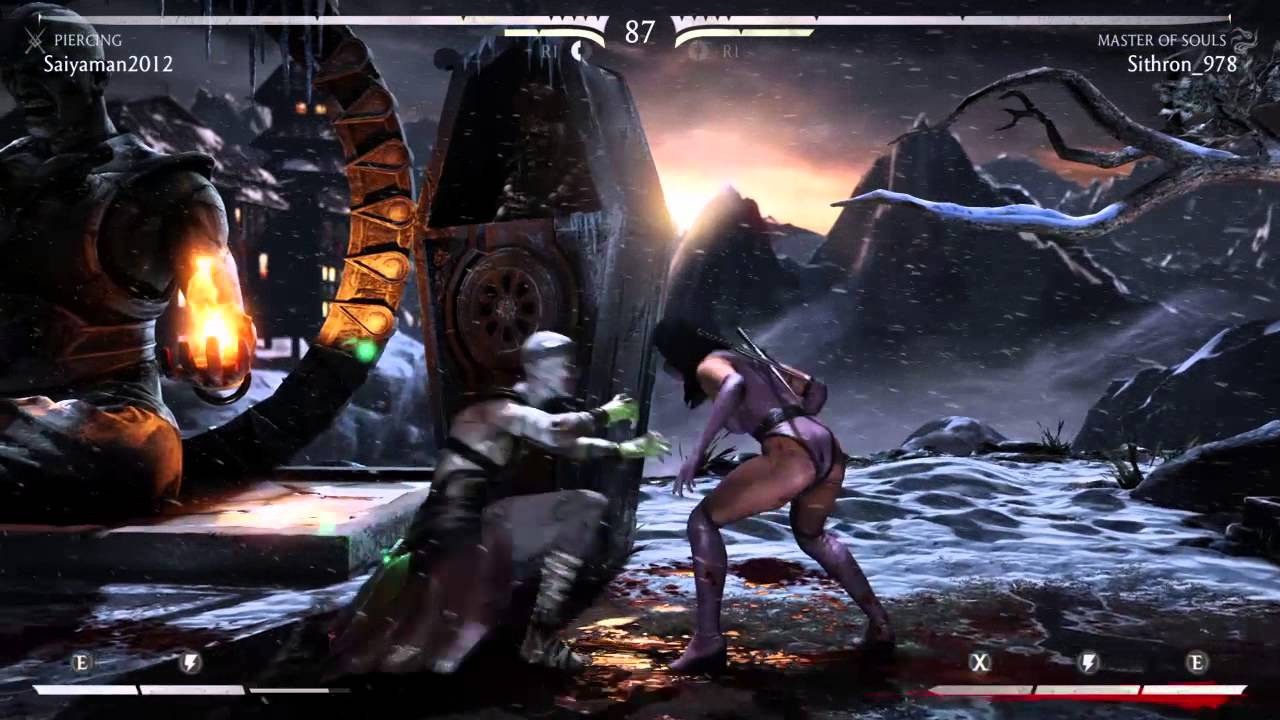
Task: Click the Piercing variation icon
Action: coord(36,41)
